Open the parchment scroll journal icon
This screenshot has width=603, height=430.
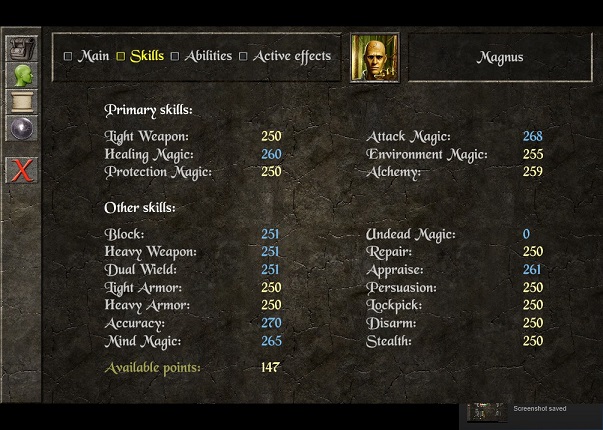pyautogui.click(x=22, y=101)
